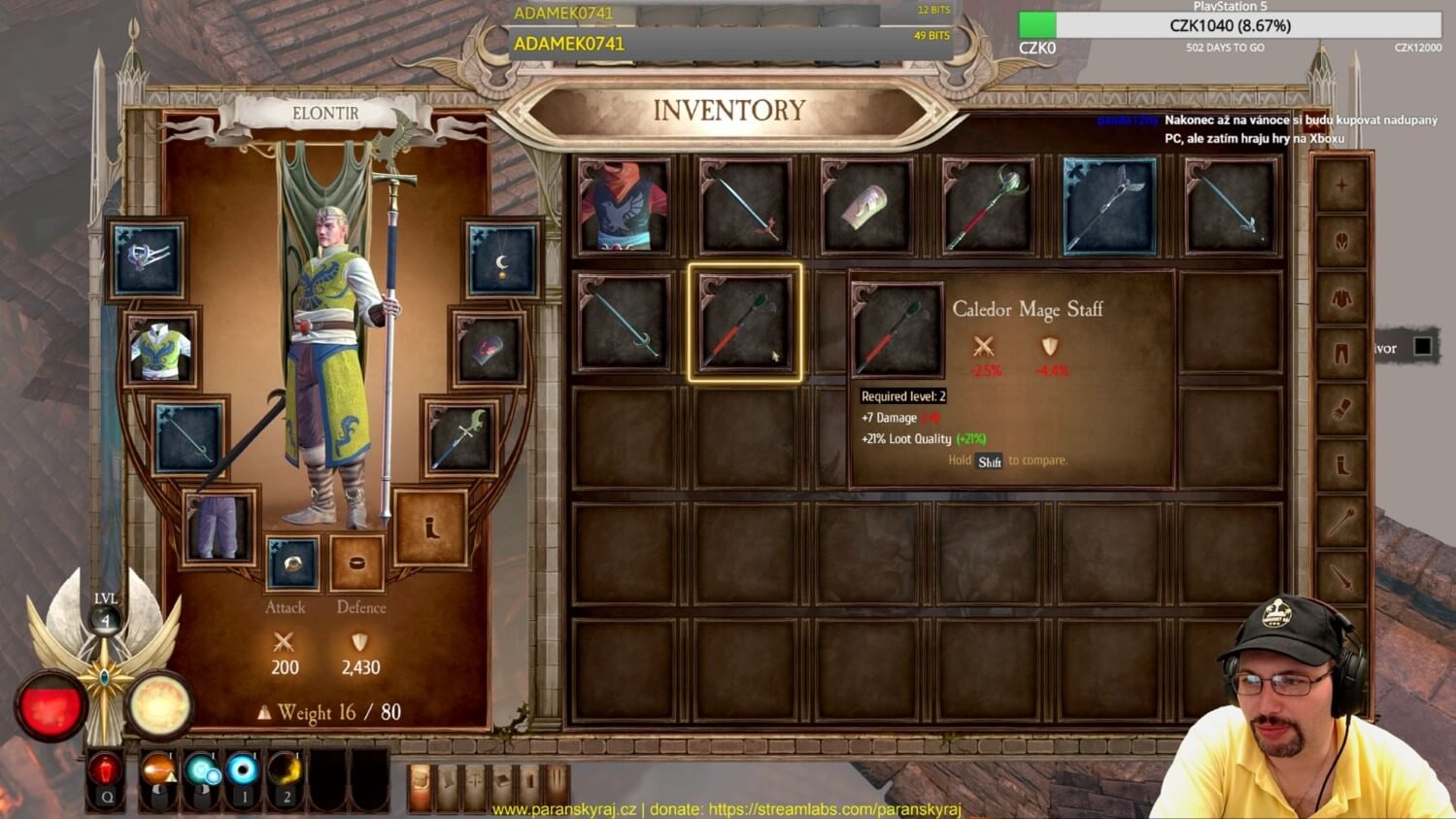Select the empty boots equipment slot

click(430, 528)
